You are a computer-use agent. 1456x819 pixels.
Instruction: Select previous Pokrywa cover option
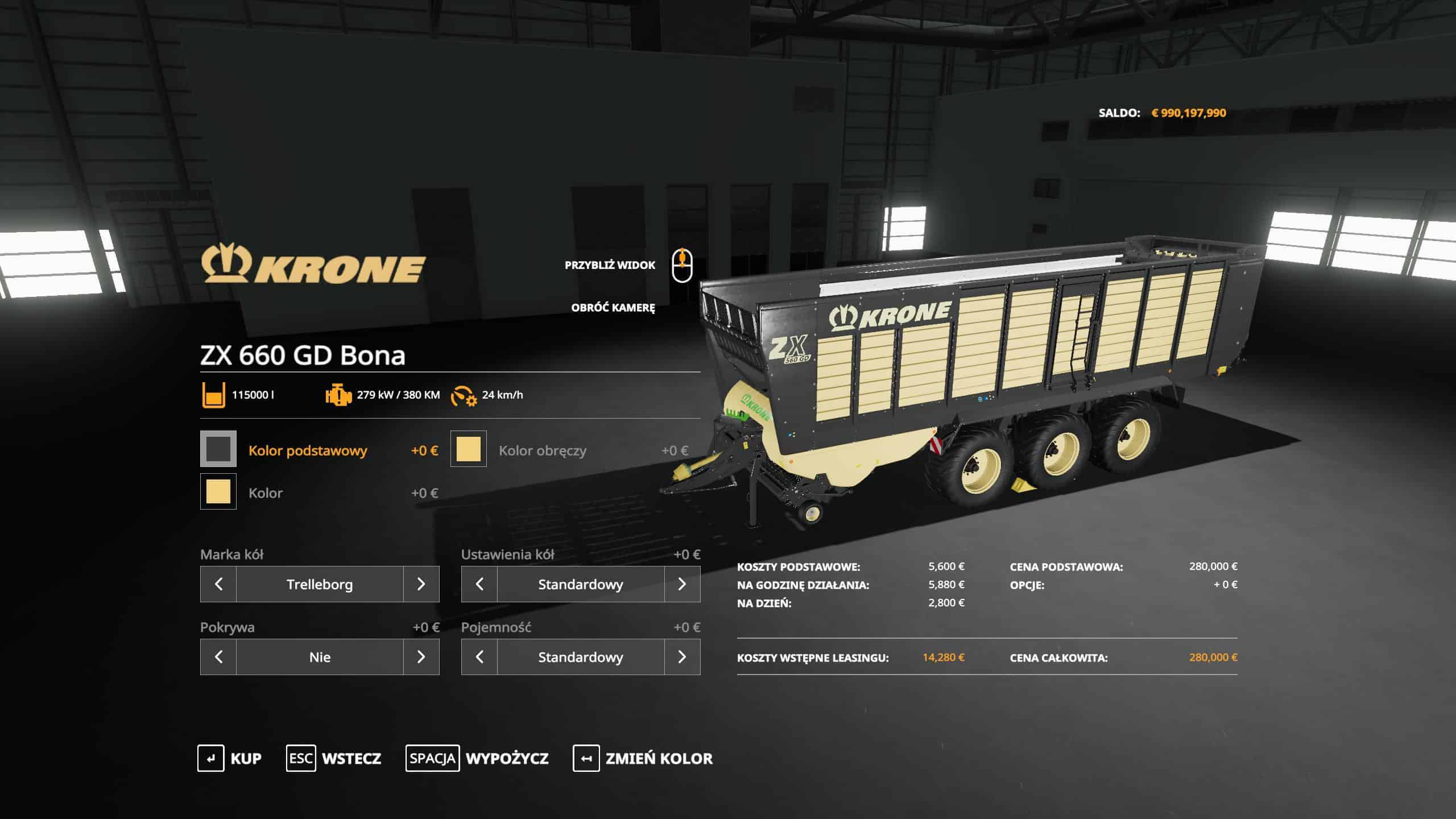tap(218, 657)
